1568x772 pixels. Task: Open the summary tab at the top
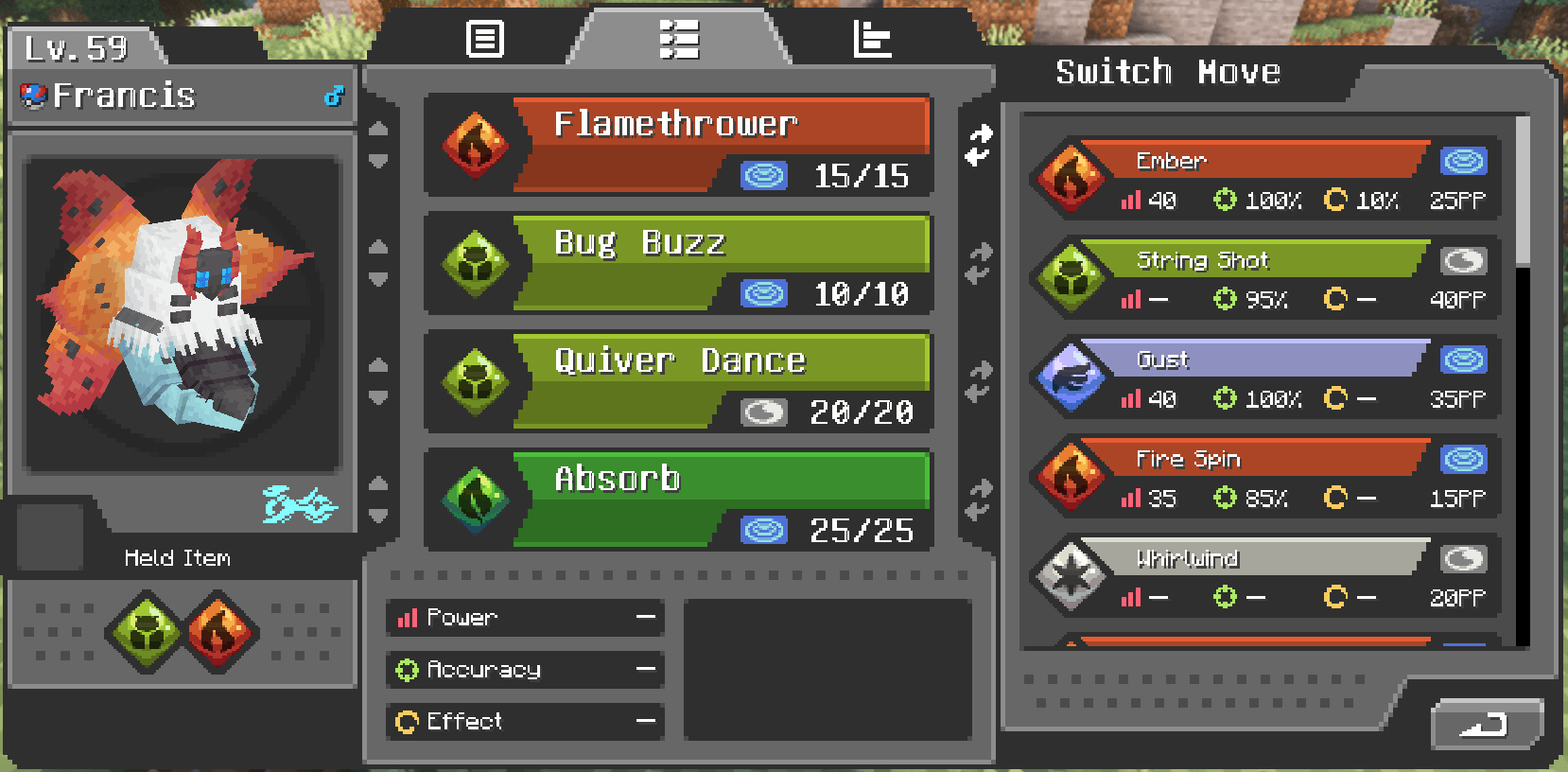coord(483,40)
